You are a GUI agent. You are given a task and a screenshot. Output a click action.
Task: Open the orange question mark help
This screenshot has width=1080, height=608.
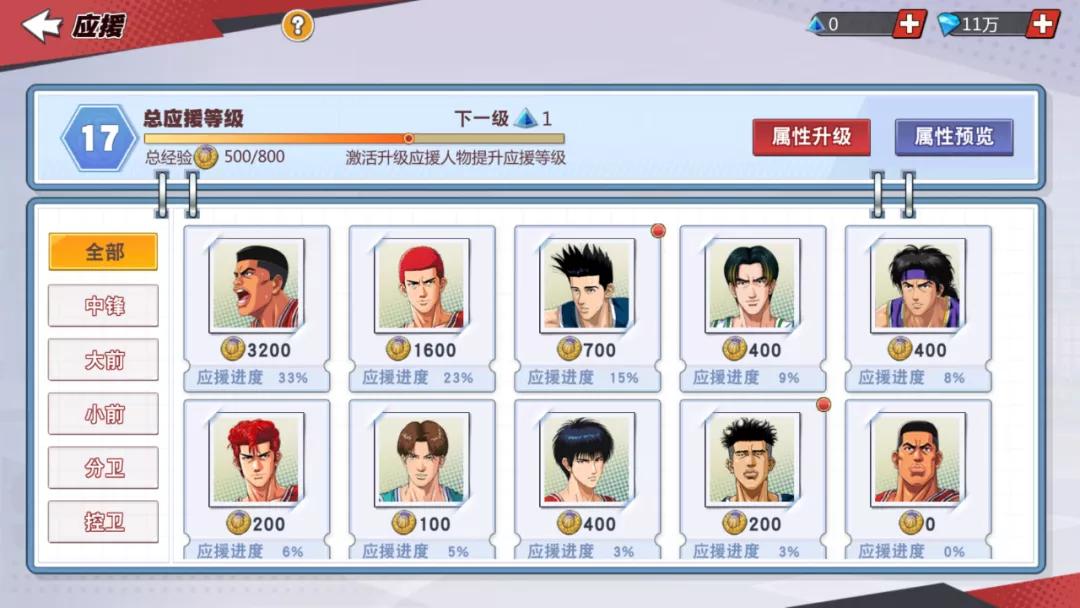point(297,25)
